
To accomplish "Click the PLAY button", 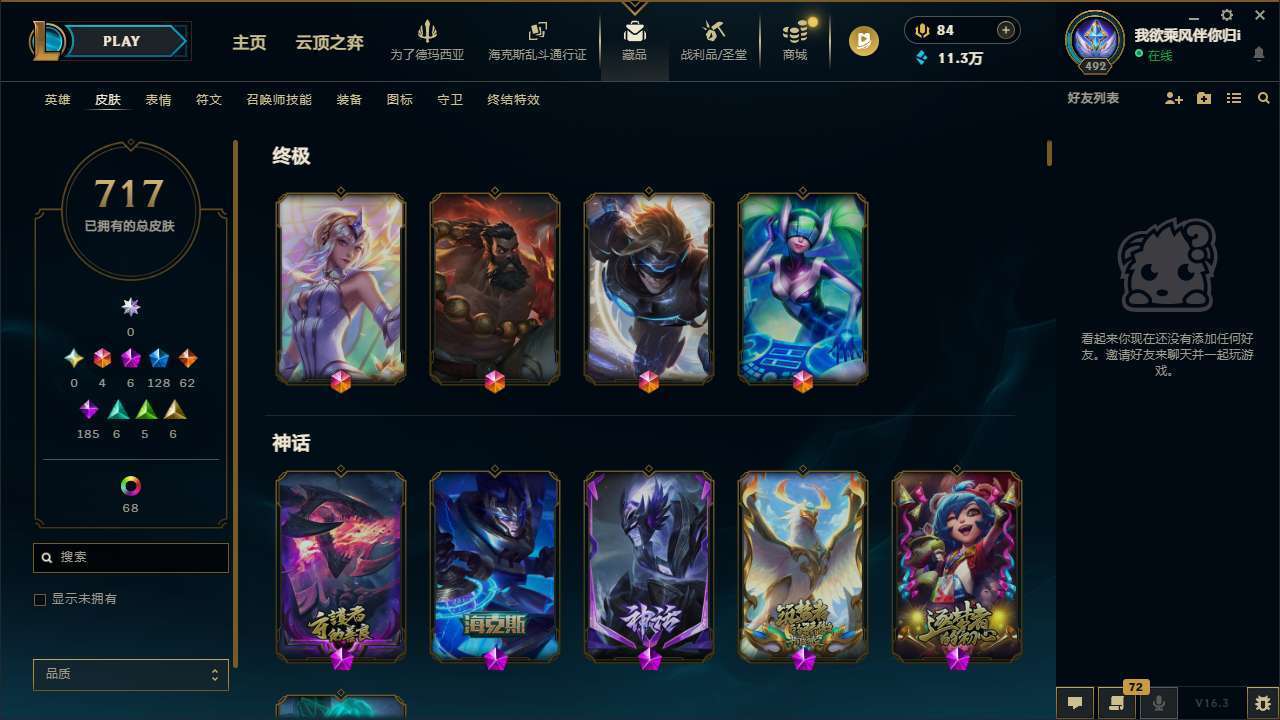I will coord(121,41).
